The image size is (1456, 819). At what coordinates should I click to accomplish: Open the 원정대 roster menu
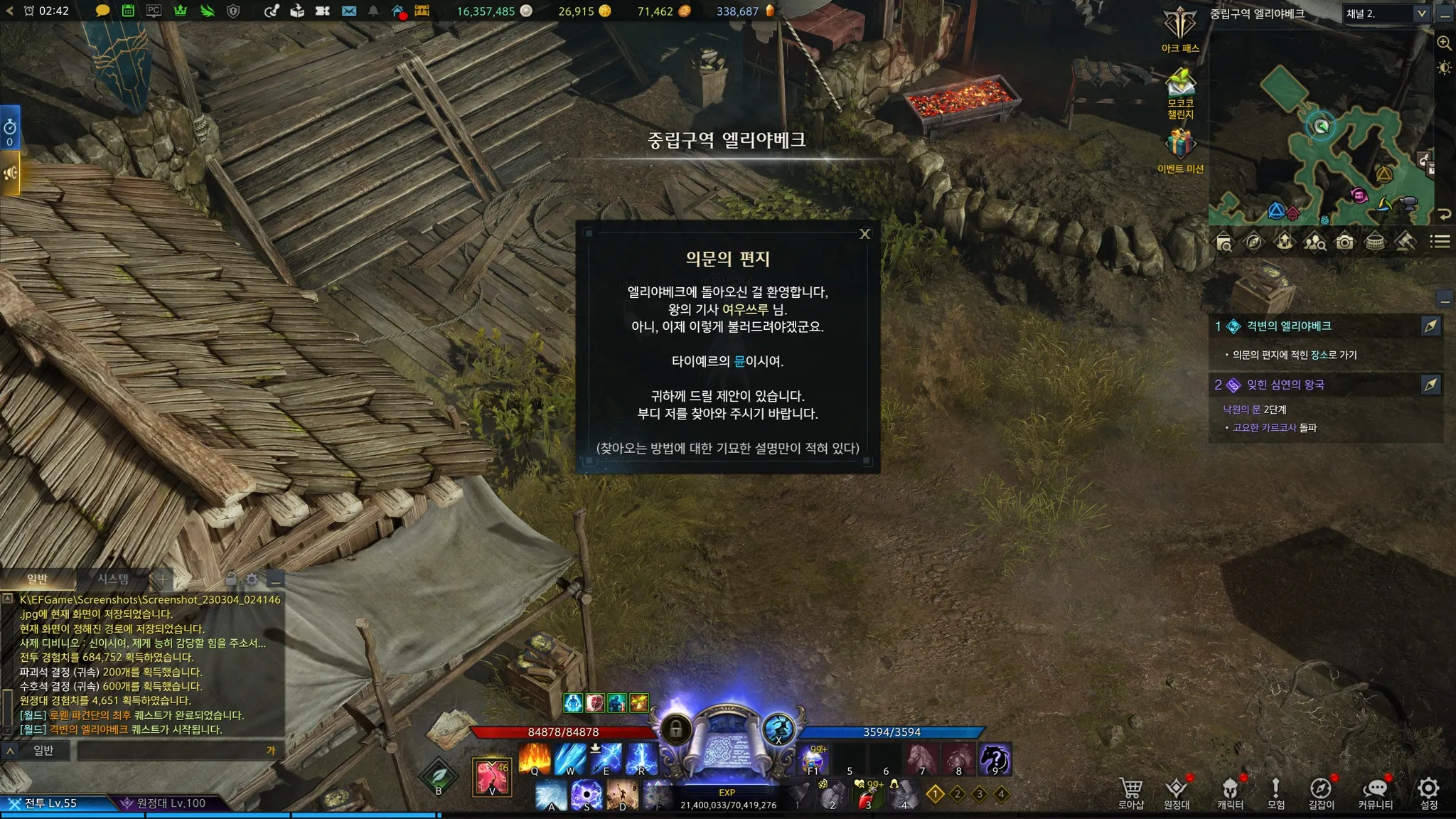1177,792
